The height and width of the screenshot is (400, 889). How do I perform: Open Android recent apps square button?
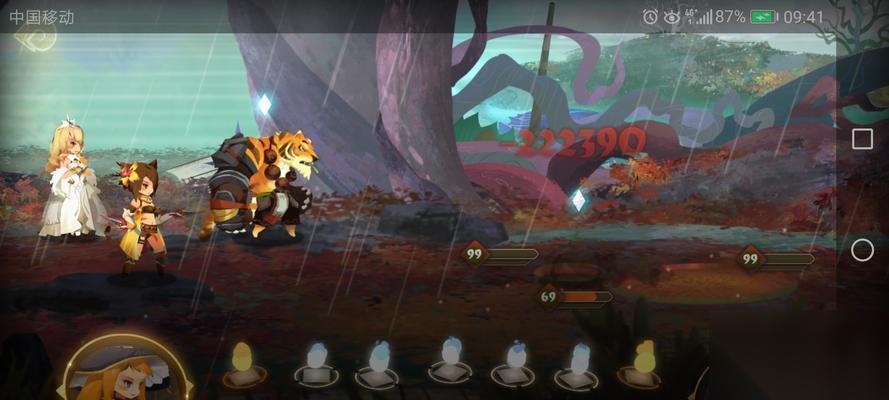(x=862, y=139)
